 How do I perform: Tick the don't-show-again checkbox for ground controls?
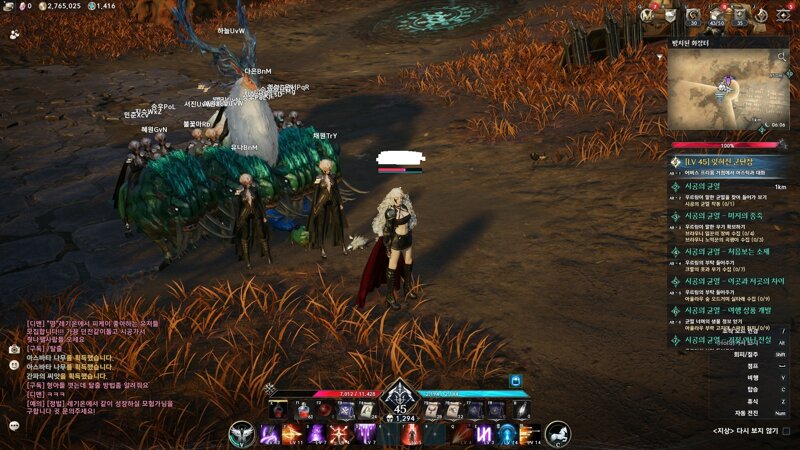[786, 431]
